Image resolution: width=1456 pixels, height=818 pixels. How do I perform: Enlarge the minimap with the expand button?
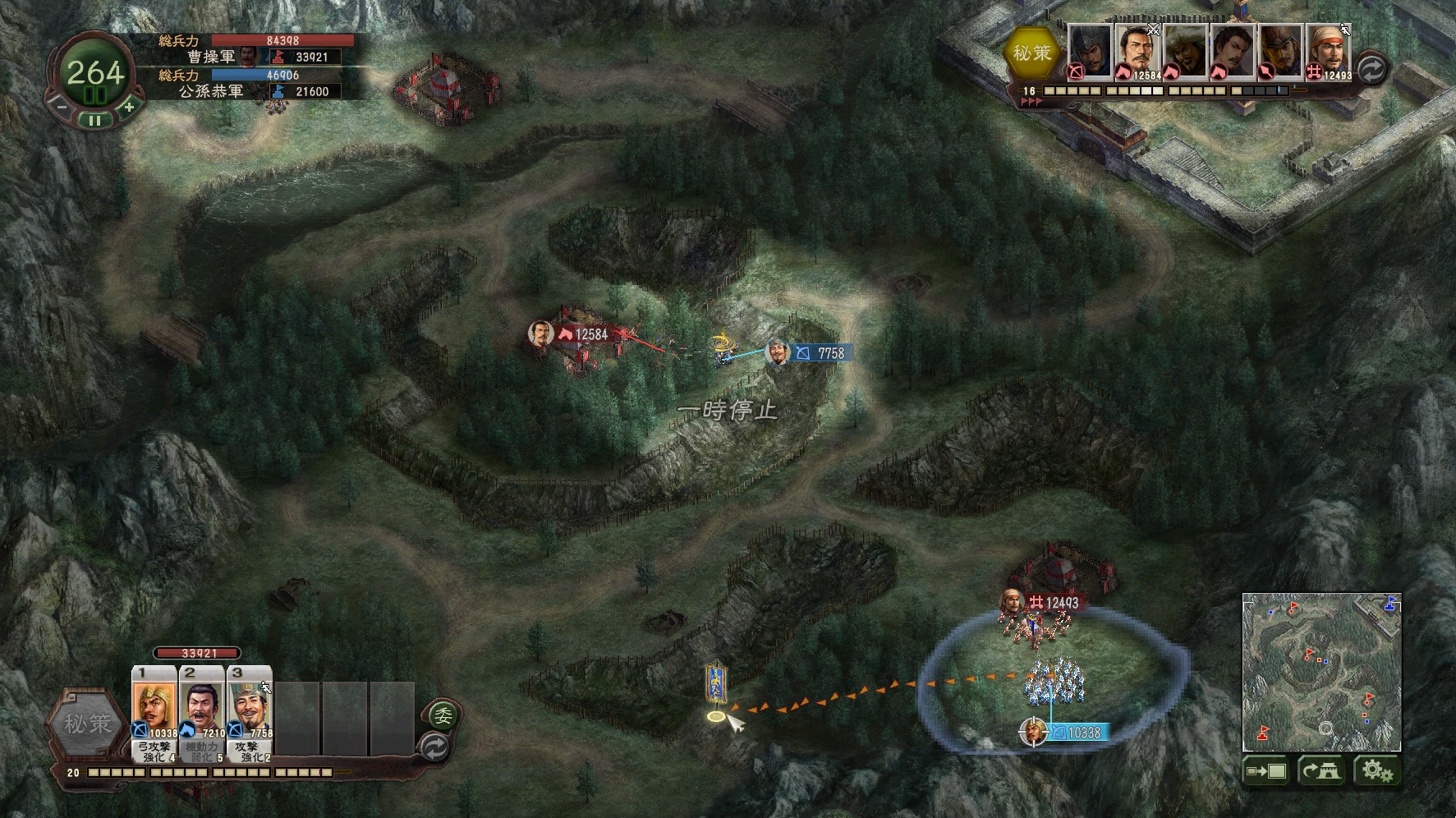point(1265,771)
